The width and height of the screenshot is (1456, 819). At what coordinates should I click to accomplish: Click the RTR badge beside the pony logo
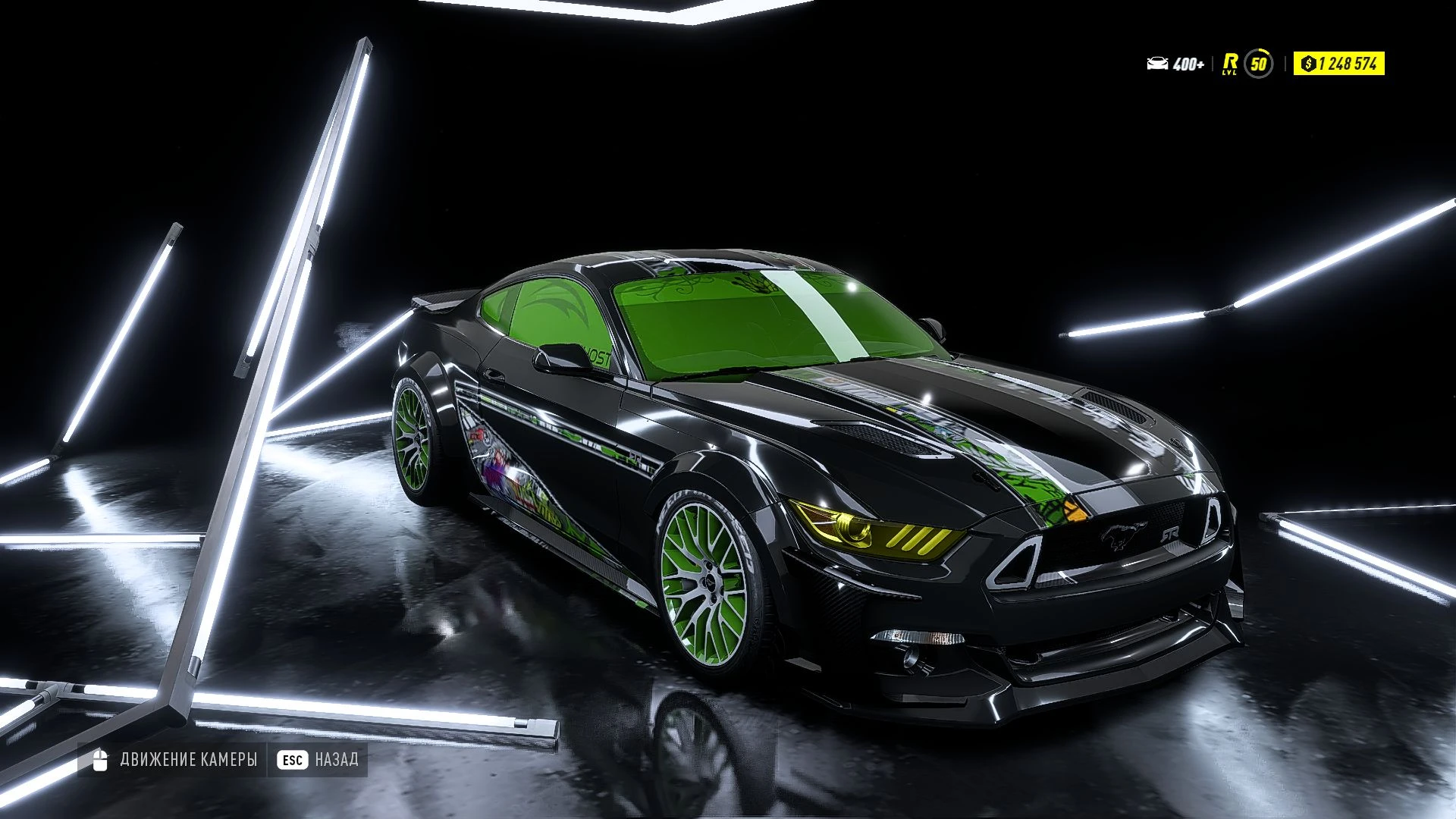(1172, 535)
